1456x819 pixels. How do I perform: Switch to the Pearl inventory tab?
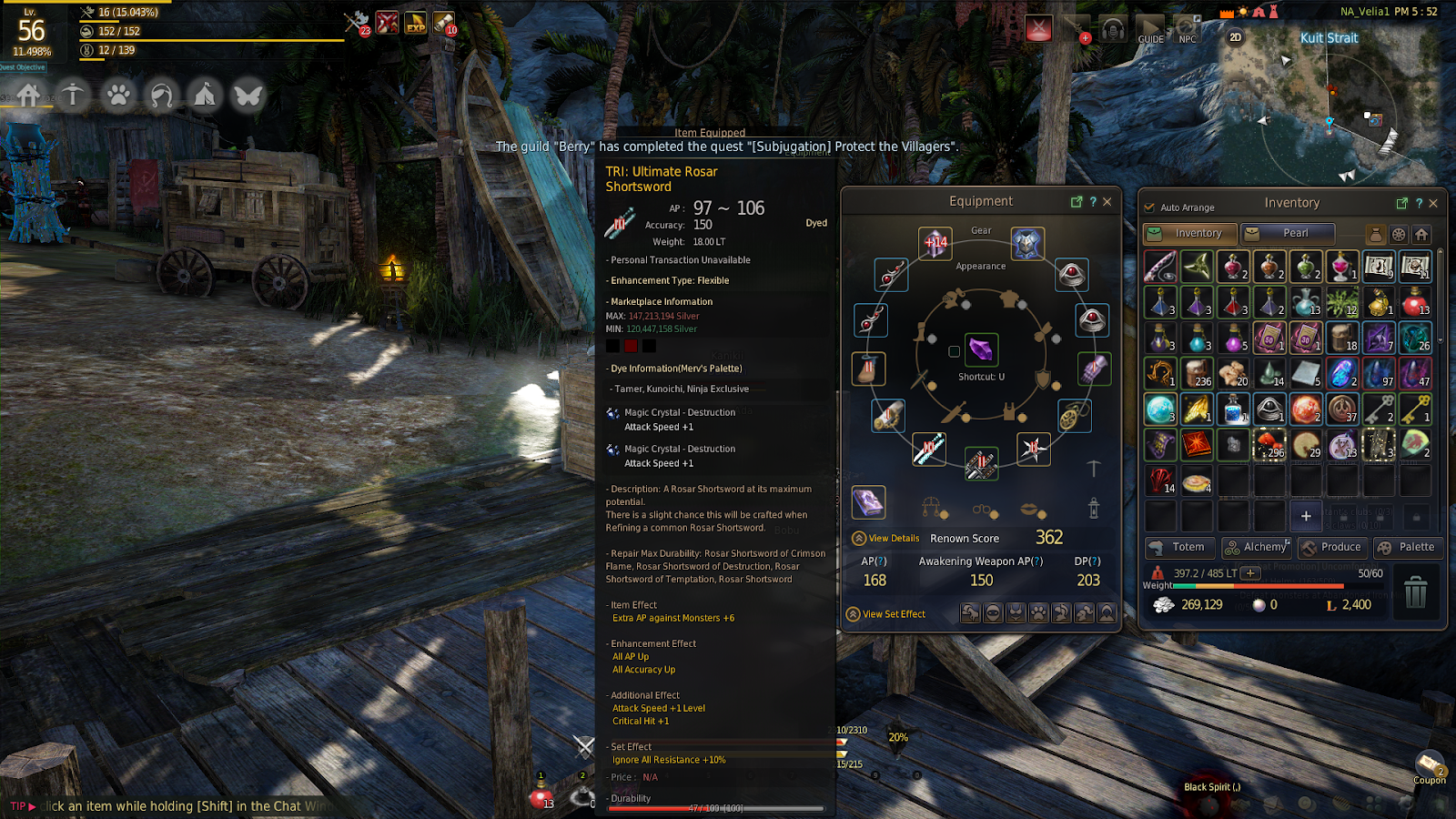pos(1288,233)
